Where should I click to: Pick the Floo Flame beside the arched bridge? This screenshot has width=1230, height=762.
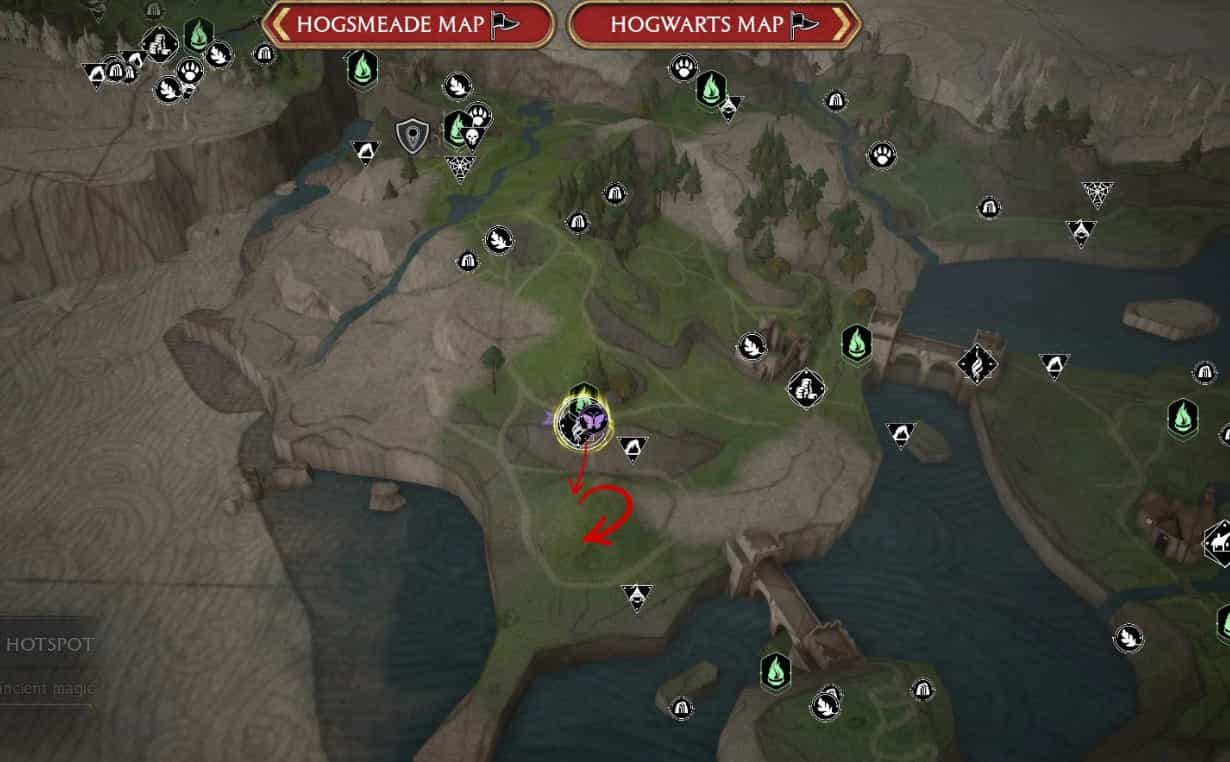(x=856, y=343)
